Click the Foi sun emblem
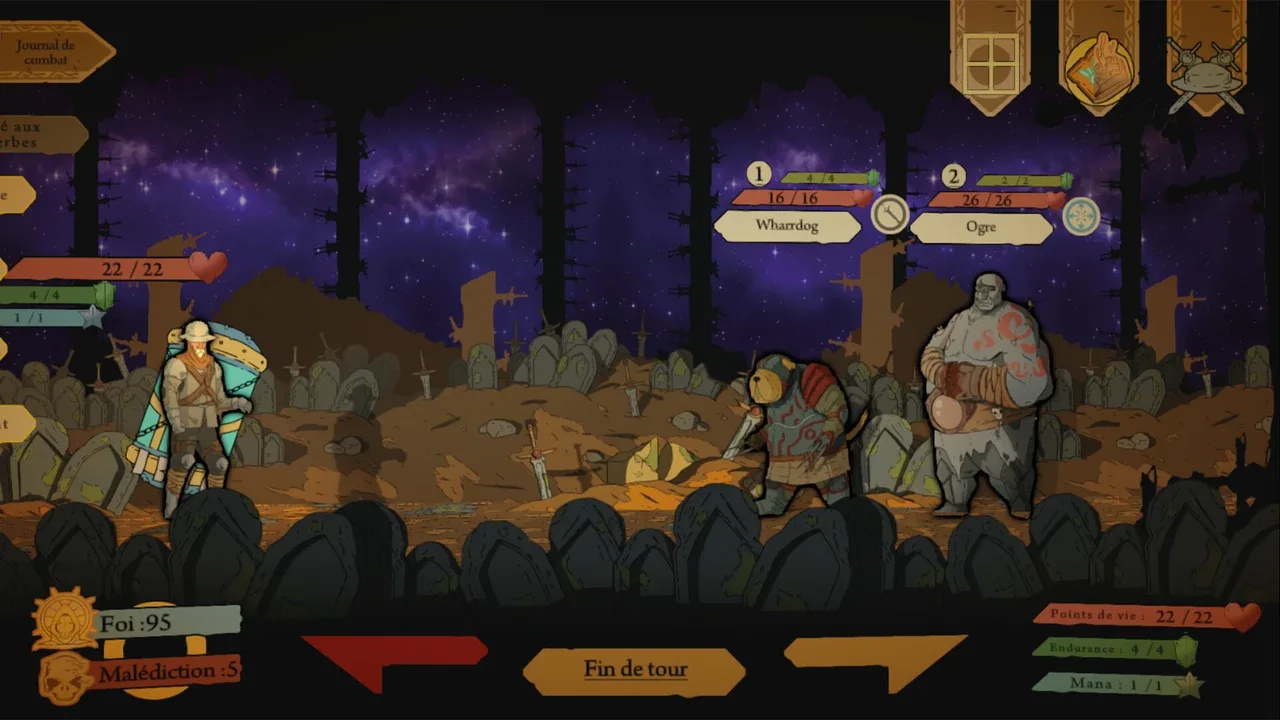1280x720 pixels. point(65,621)
